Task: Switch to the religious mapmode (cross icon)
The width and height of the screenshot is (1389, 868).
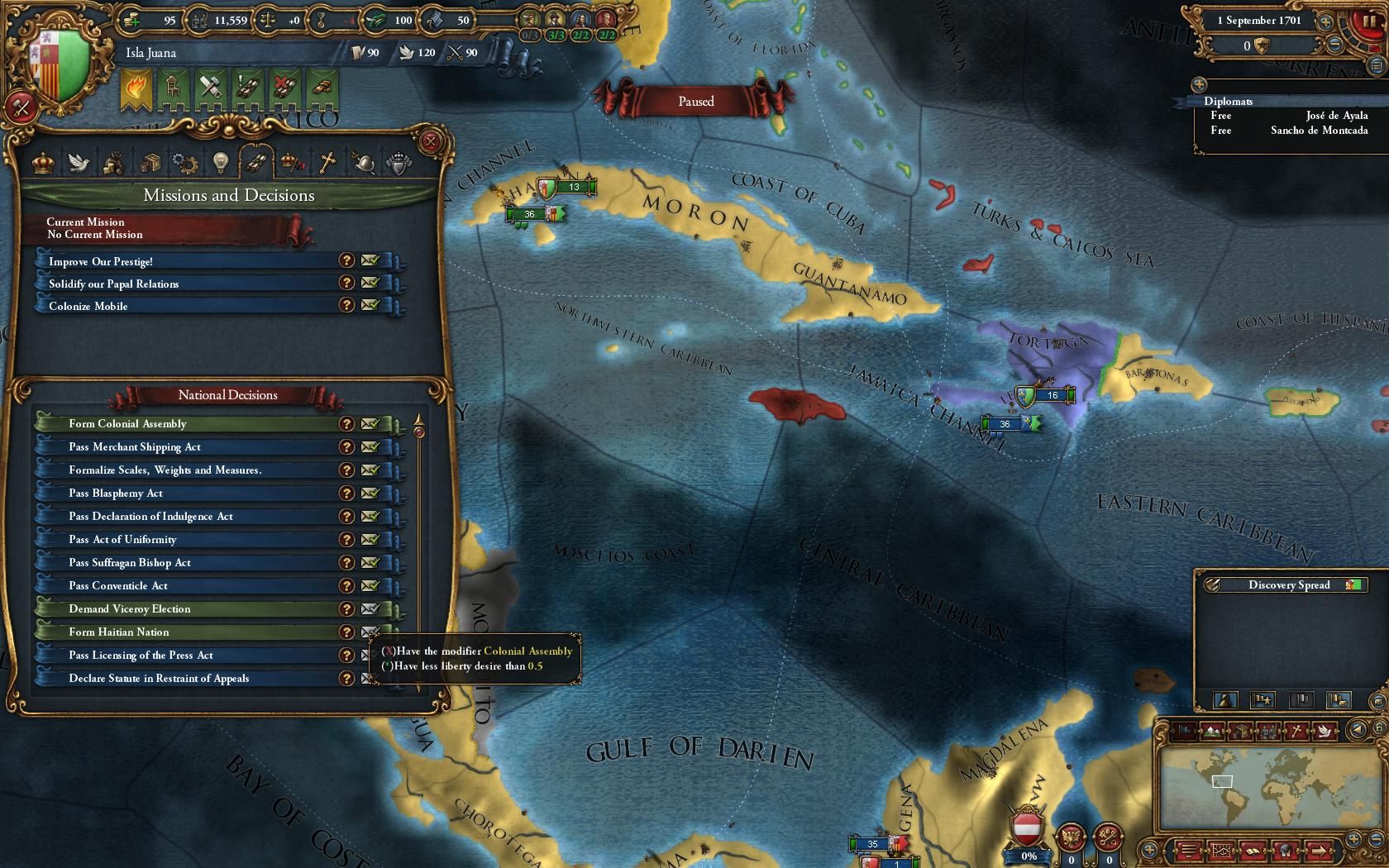Action: click(1296, 731)
